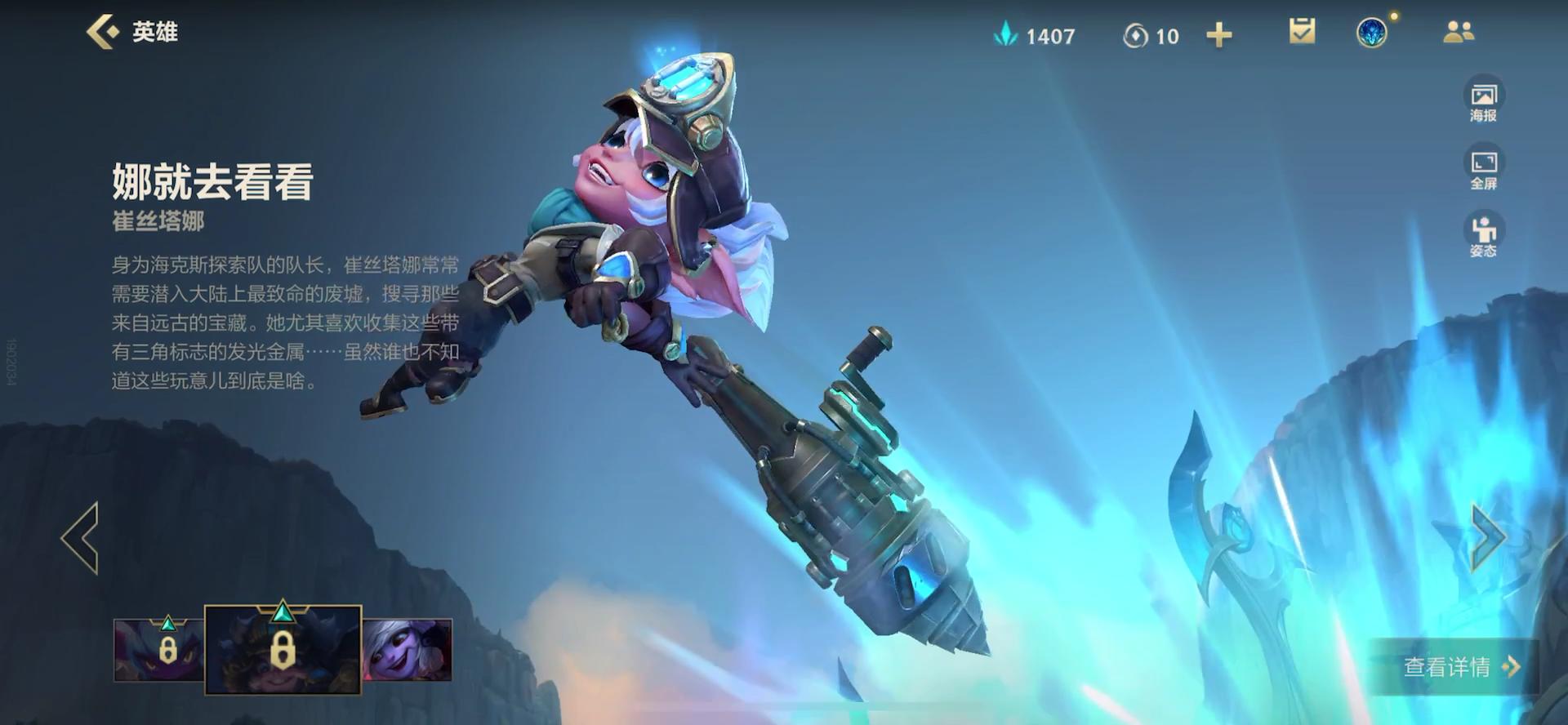The image size is (1568, 725).
Task: View the 海报 poster art
Action: click(x=1483, y=100)
